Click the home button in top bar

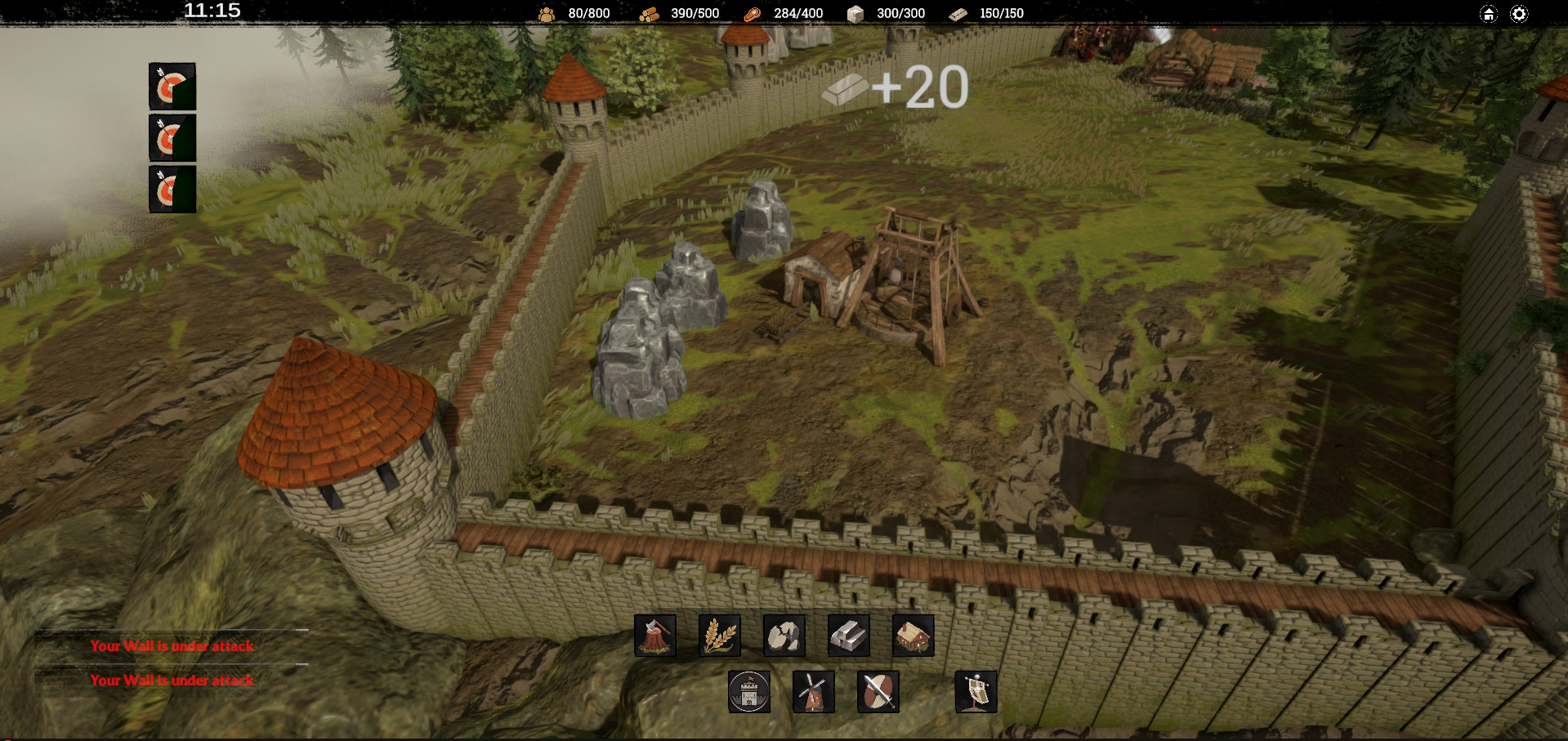[x=1489, y=14]
